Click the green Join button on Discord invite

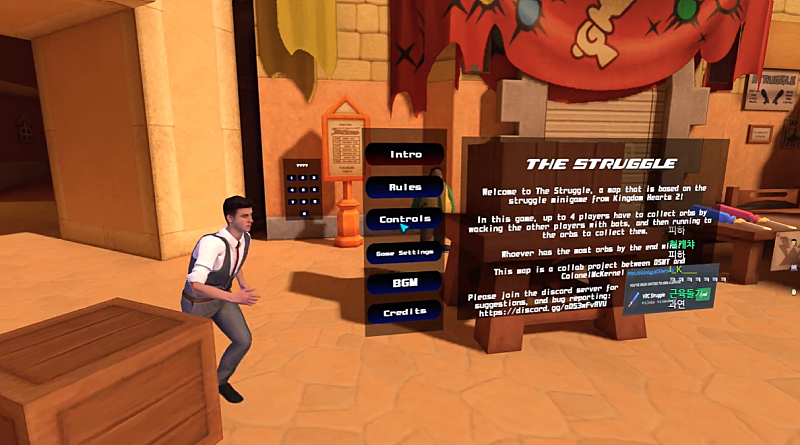coord(705,294)
